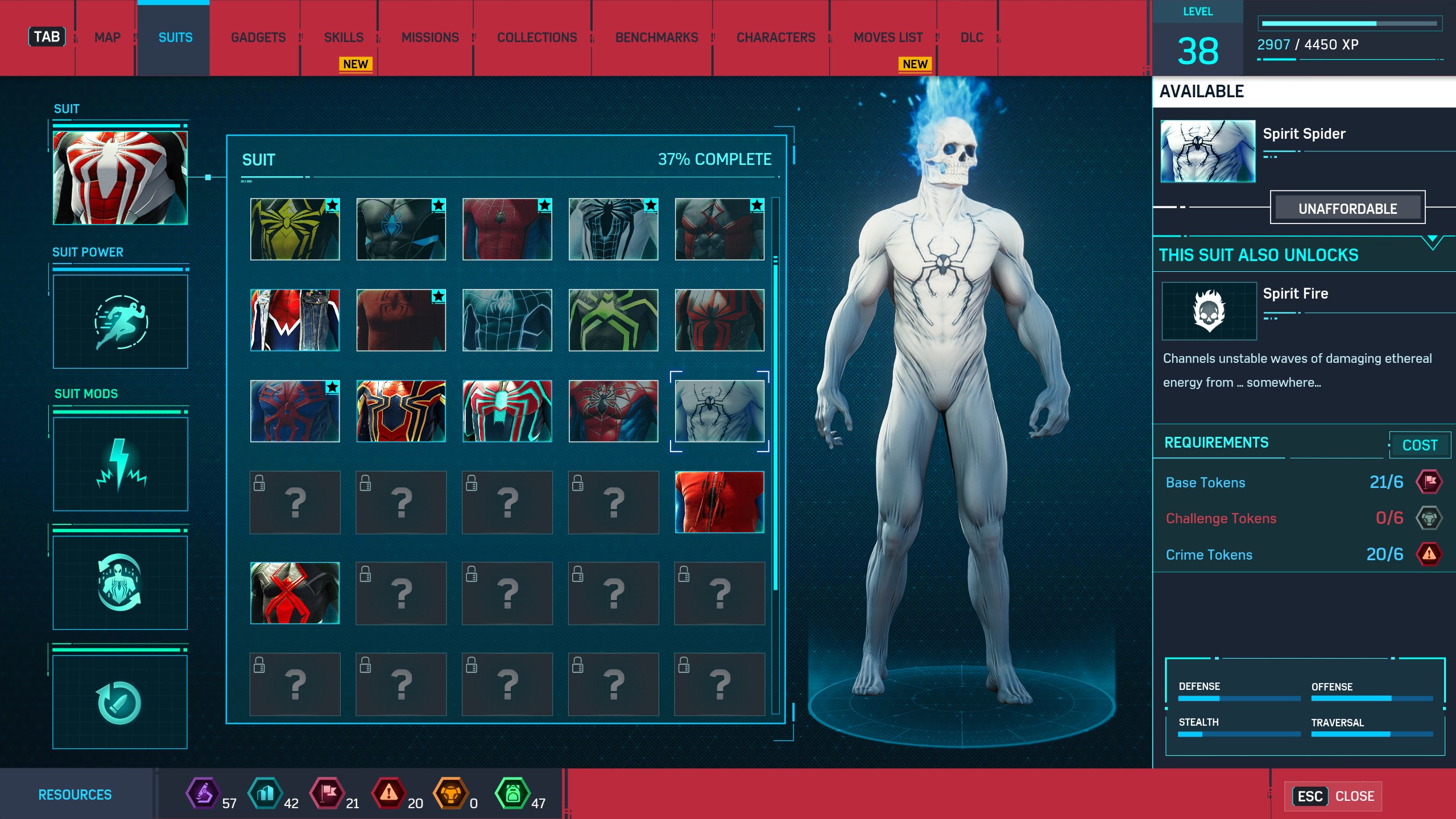Screen dimensions: 1456x819
Task: Select the lightning bolt suit mod slot
Action: pyautogui.click(x=120, y=464)
